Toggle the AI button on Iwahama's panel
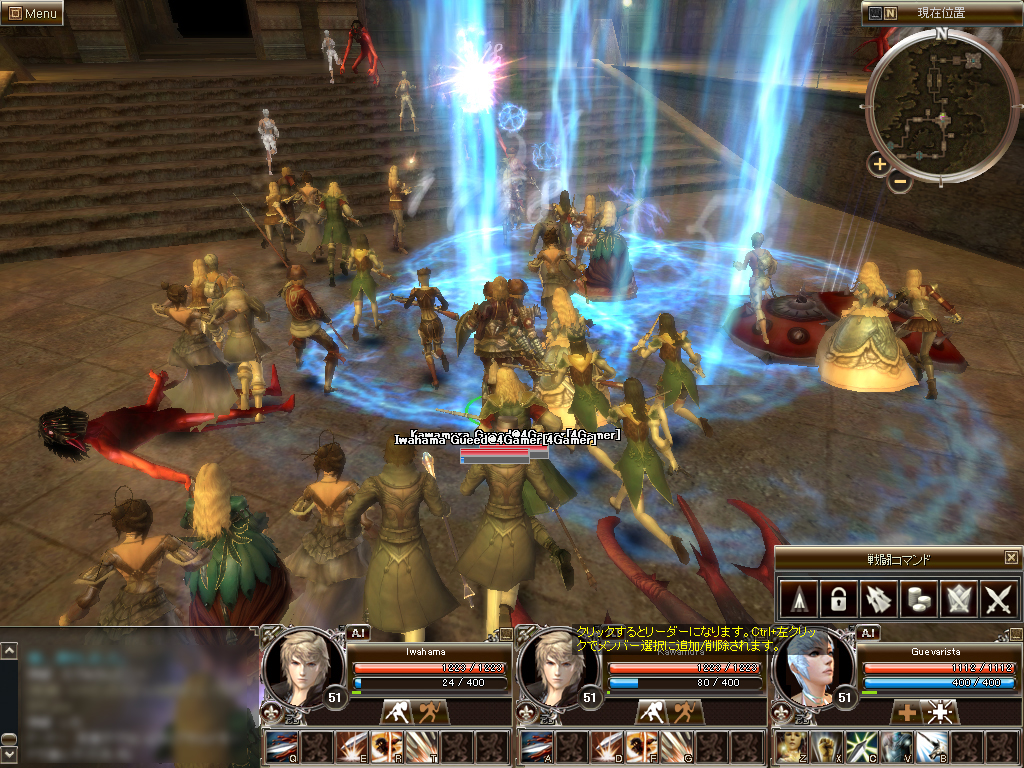Viewport: 1024px width, 768px height. click(x=357, y=632)
